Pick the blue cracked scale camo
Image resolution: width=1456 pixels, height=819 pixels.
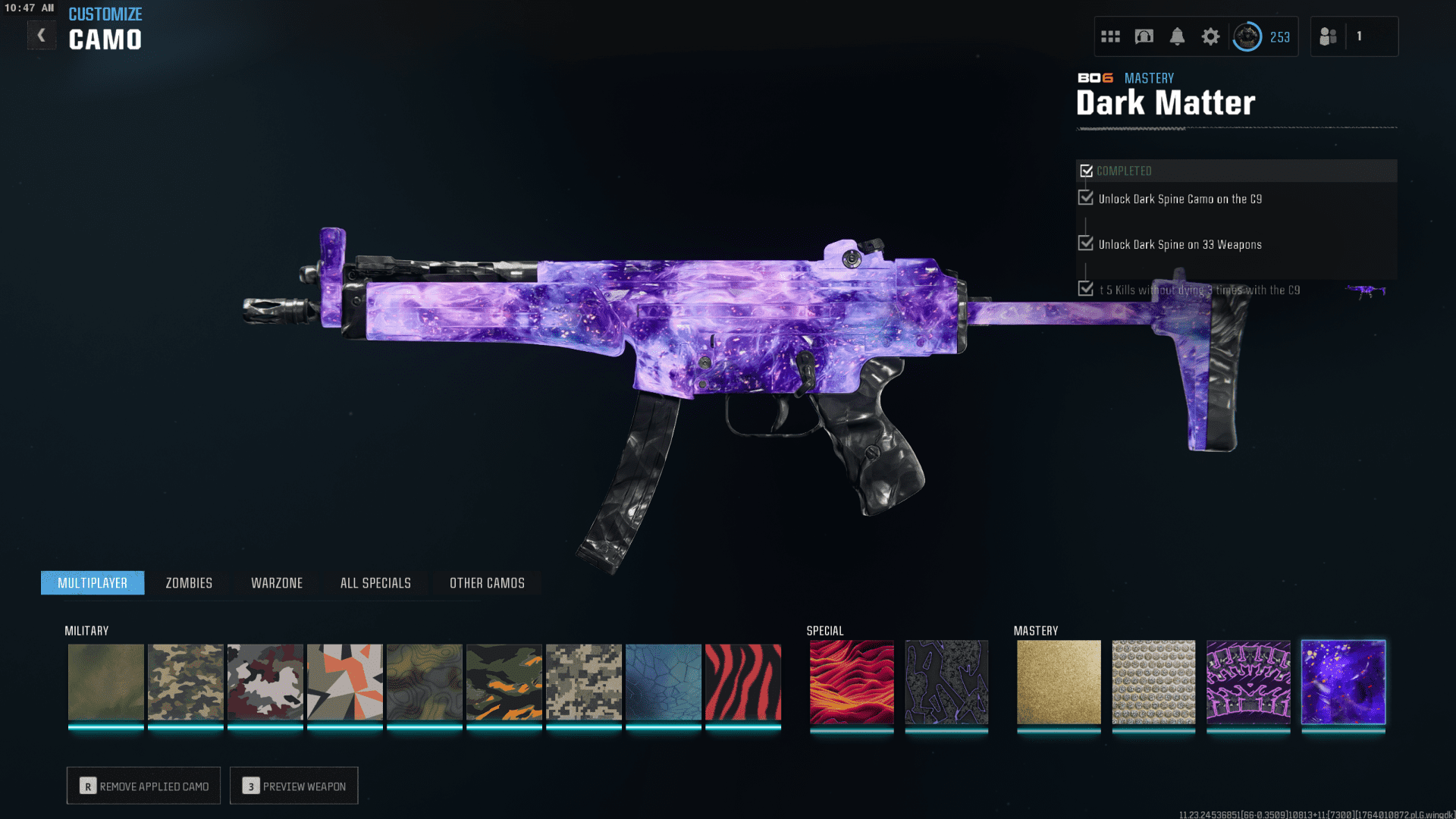point(664,682)
